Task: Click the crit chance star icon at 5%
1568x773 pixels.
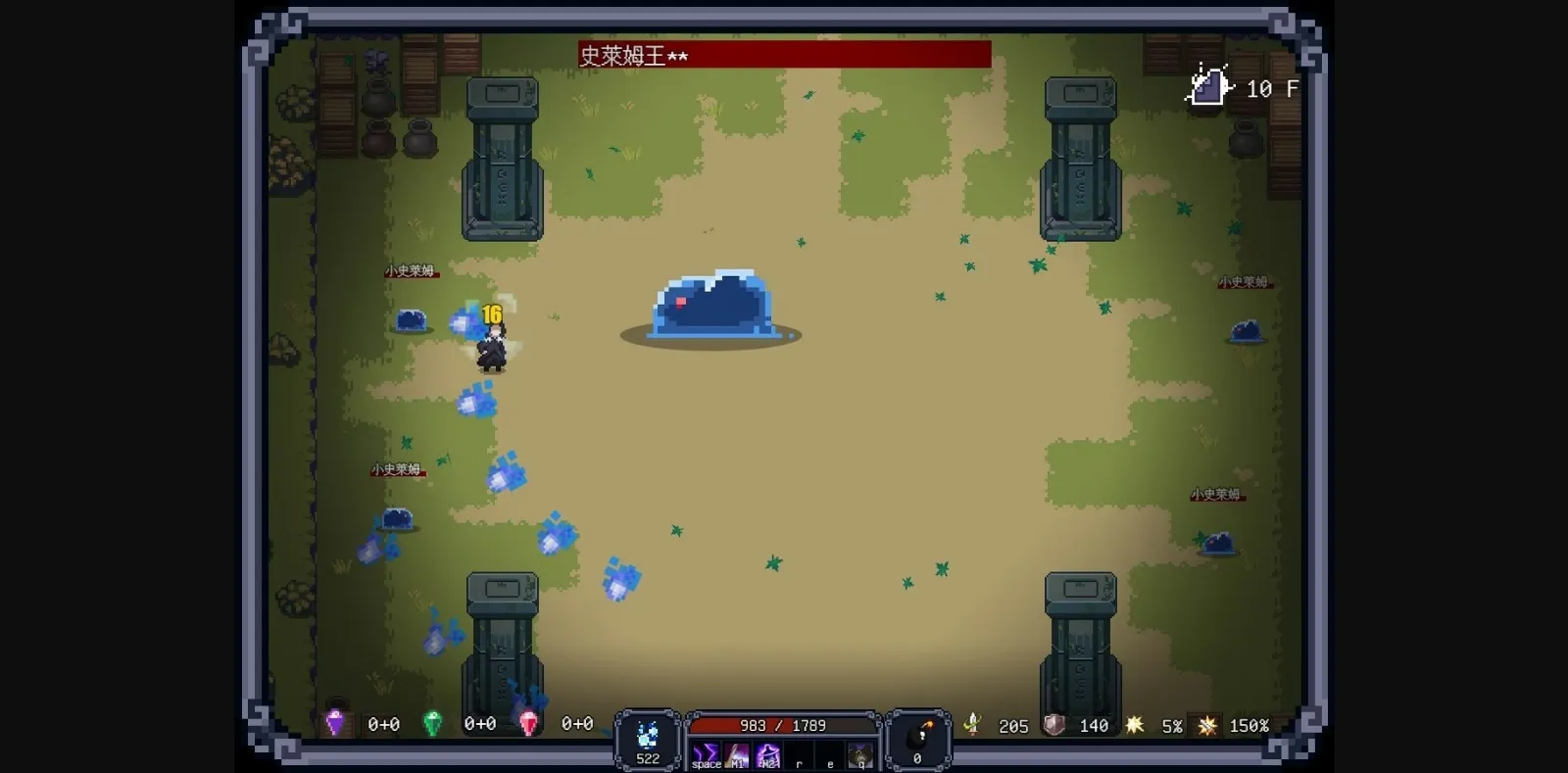Action: (x=1134, y=725)
